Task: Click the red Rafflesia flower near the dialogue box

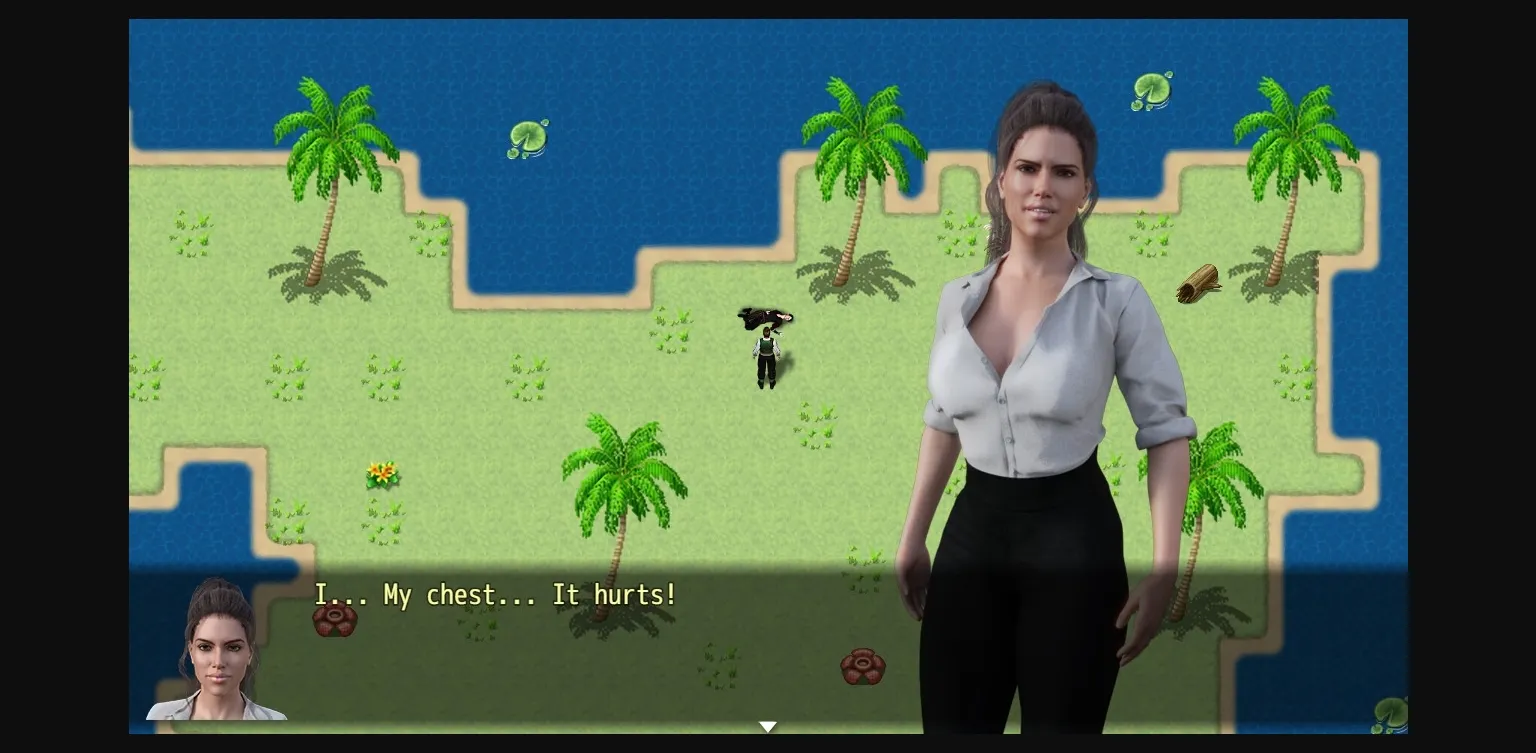Action: click(x=335, y=621)
